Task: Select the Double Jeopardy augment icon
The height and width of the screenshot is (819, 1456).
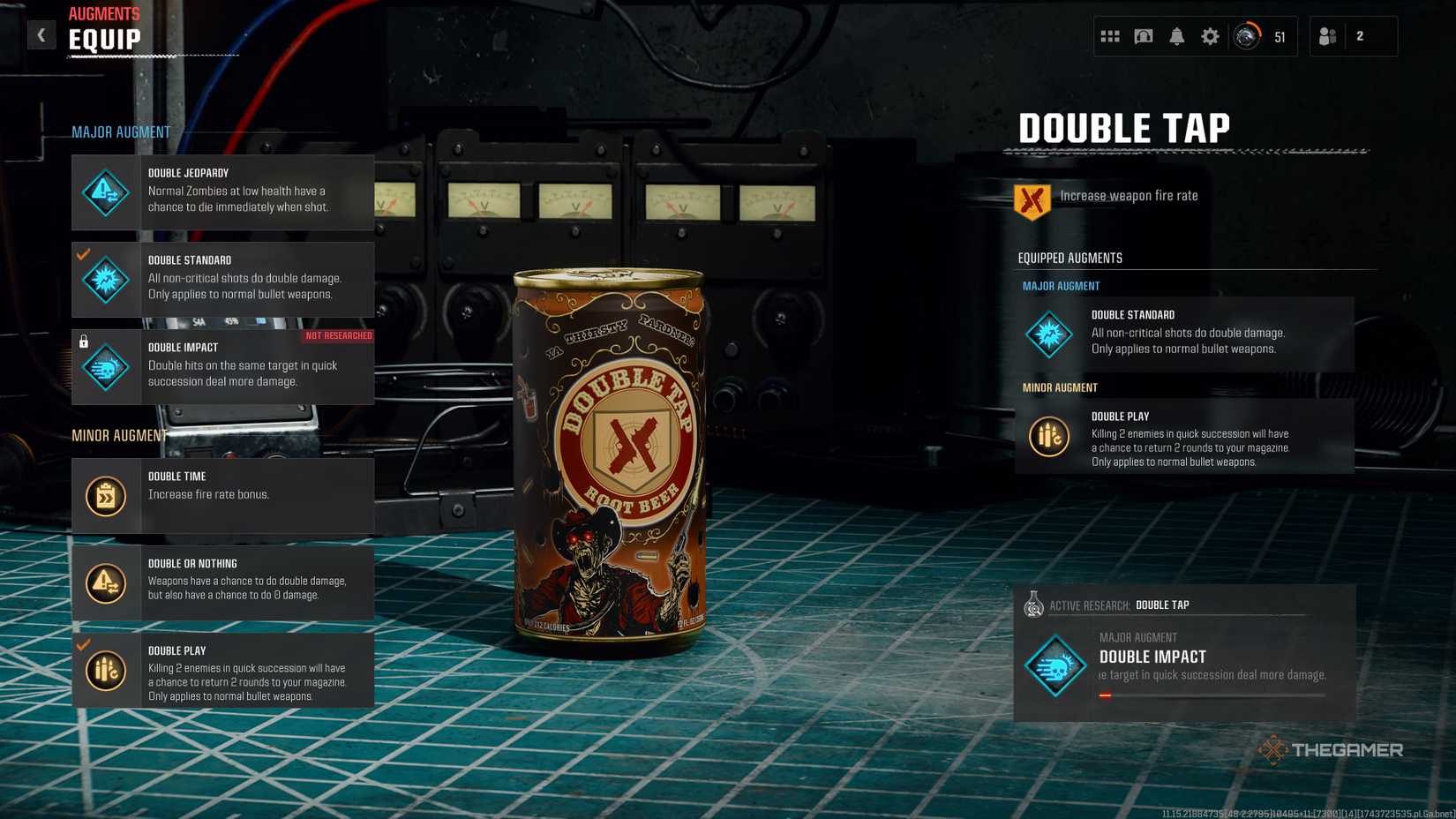Action: point(104,192)
